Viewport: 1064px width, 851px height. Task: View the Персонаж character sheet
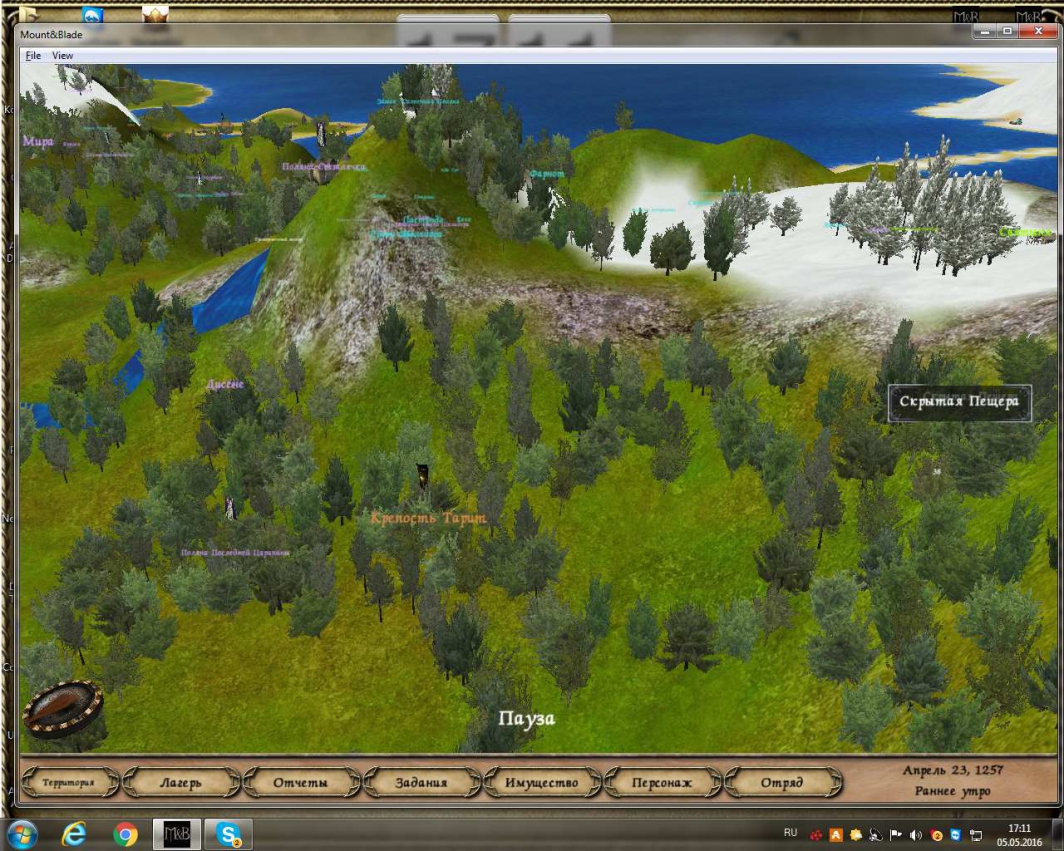pyautogui.click(x=662, y=783)
